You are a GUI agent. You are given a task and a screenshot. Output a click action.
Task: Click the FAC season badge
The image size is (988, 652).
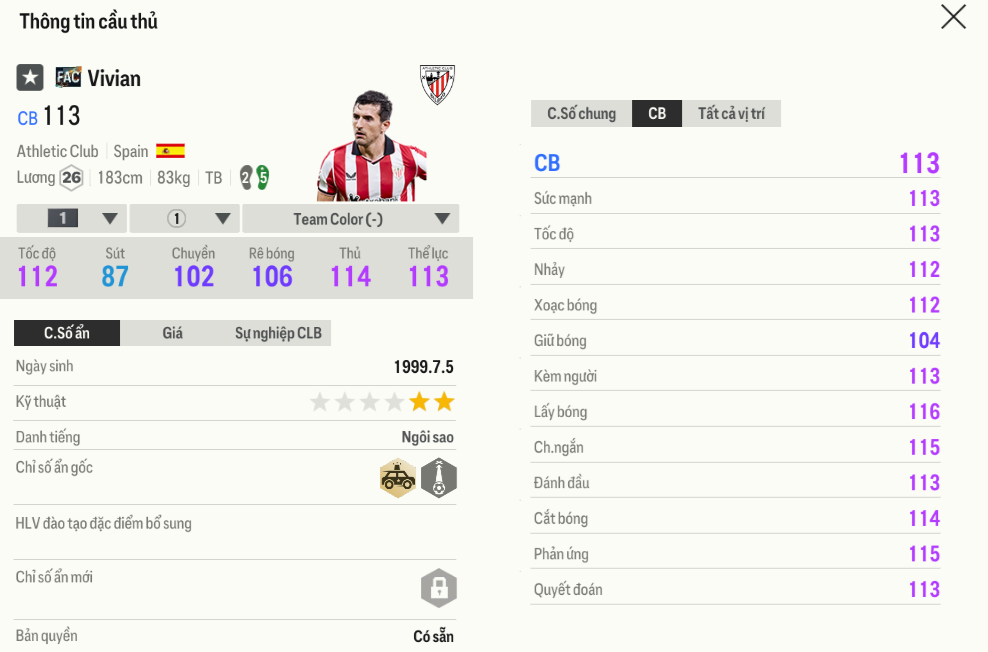68,77
